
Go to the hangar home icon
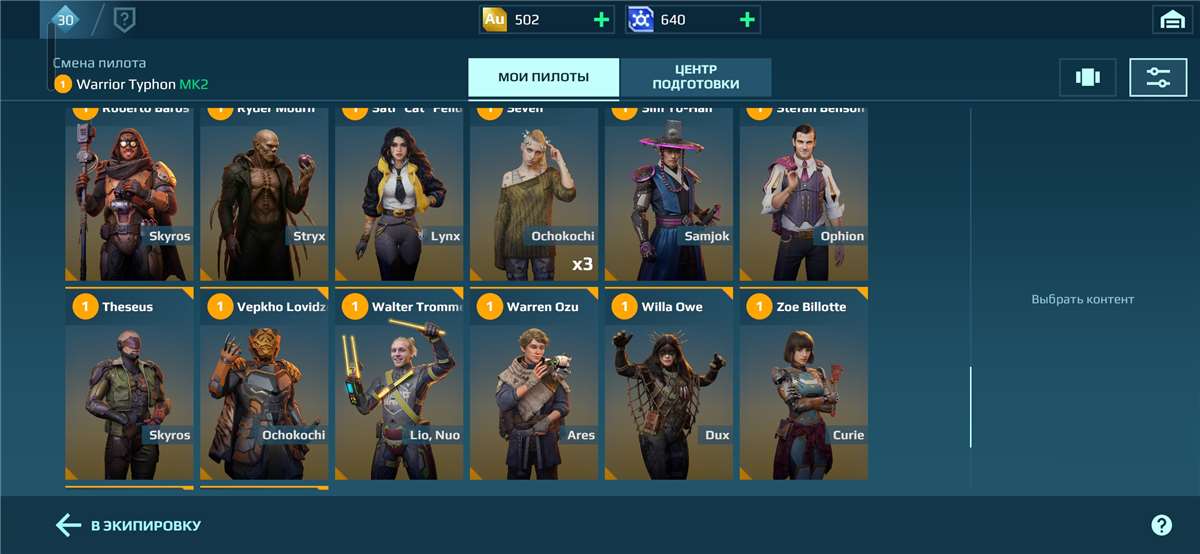[x=1170, y=19]
